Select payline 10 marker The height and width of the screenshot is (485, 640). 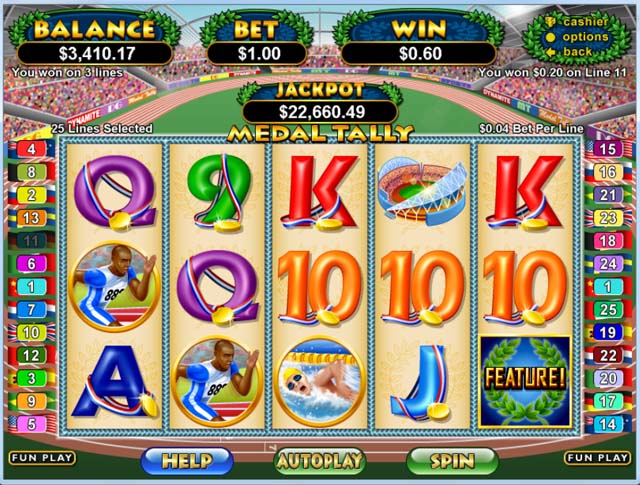(31, 332)
